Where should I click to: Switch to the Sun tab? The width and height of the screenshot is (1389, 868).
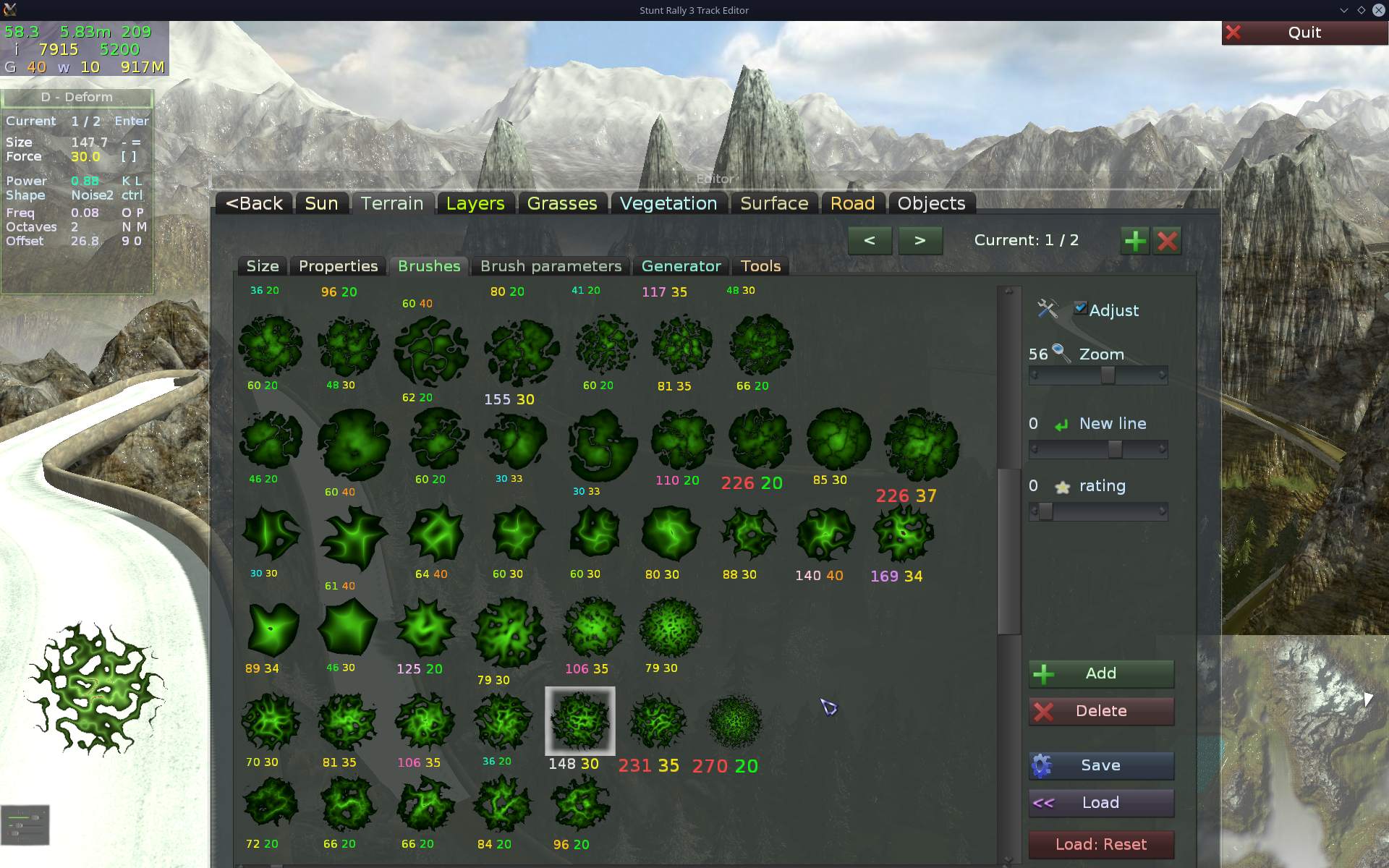(x=321, y=204)
